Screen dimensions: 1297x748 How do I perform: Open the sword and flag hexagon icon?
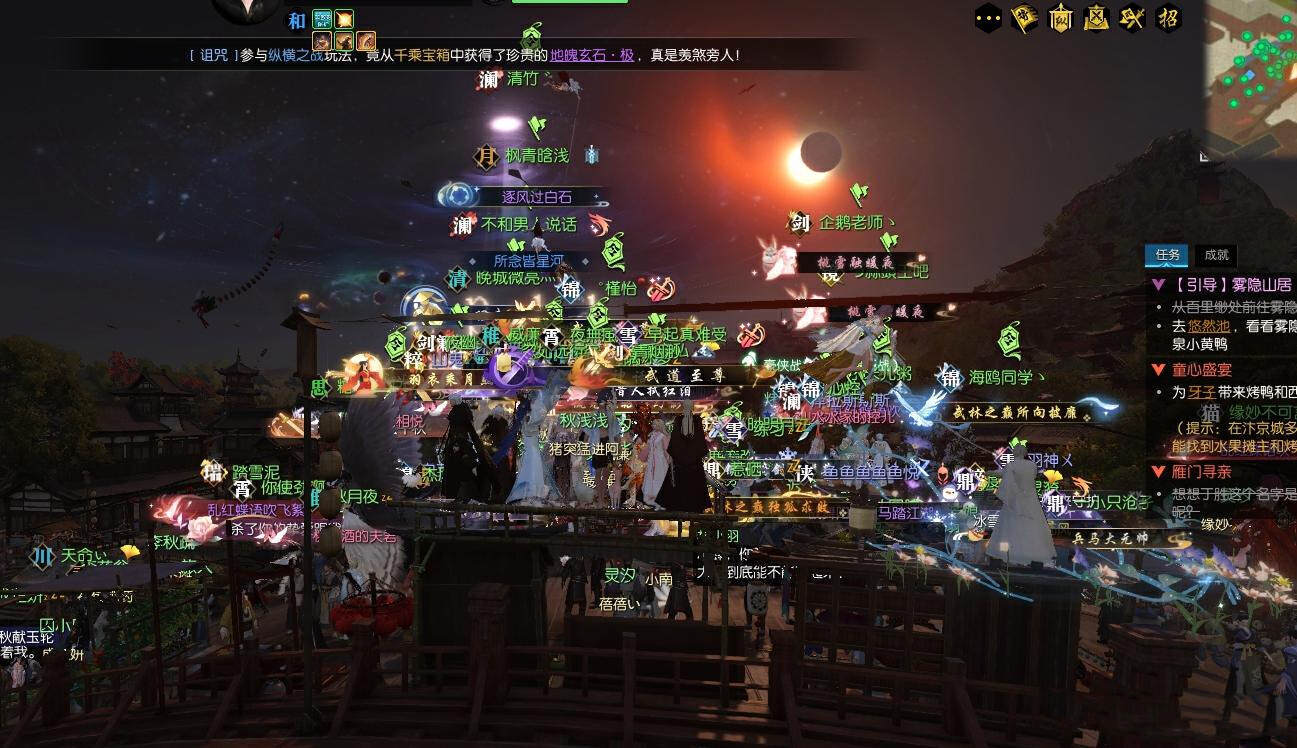pos(1132,18)
